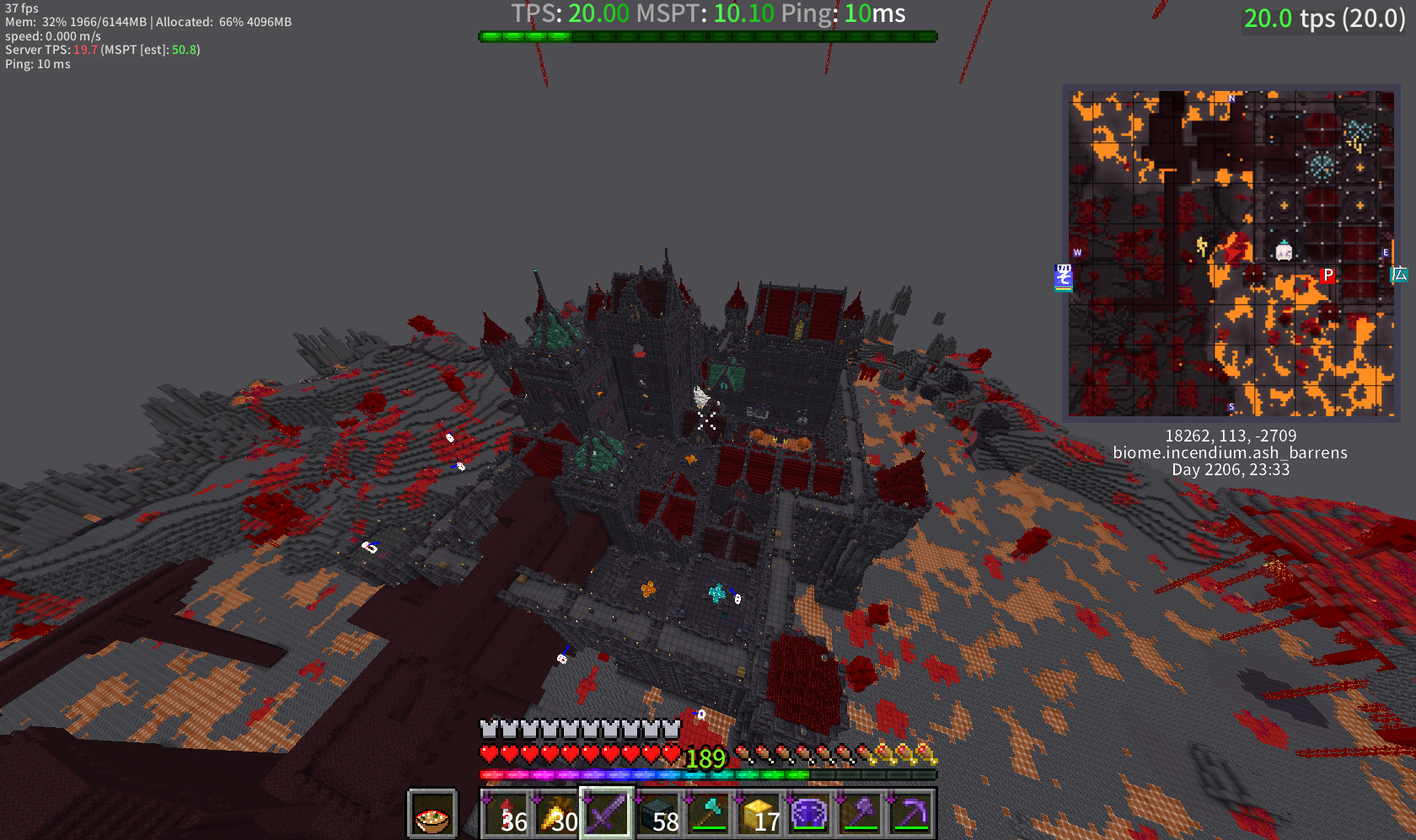Select the gold block stack slot
Screen dimensions: 1416x840
pos(759,814)
